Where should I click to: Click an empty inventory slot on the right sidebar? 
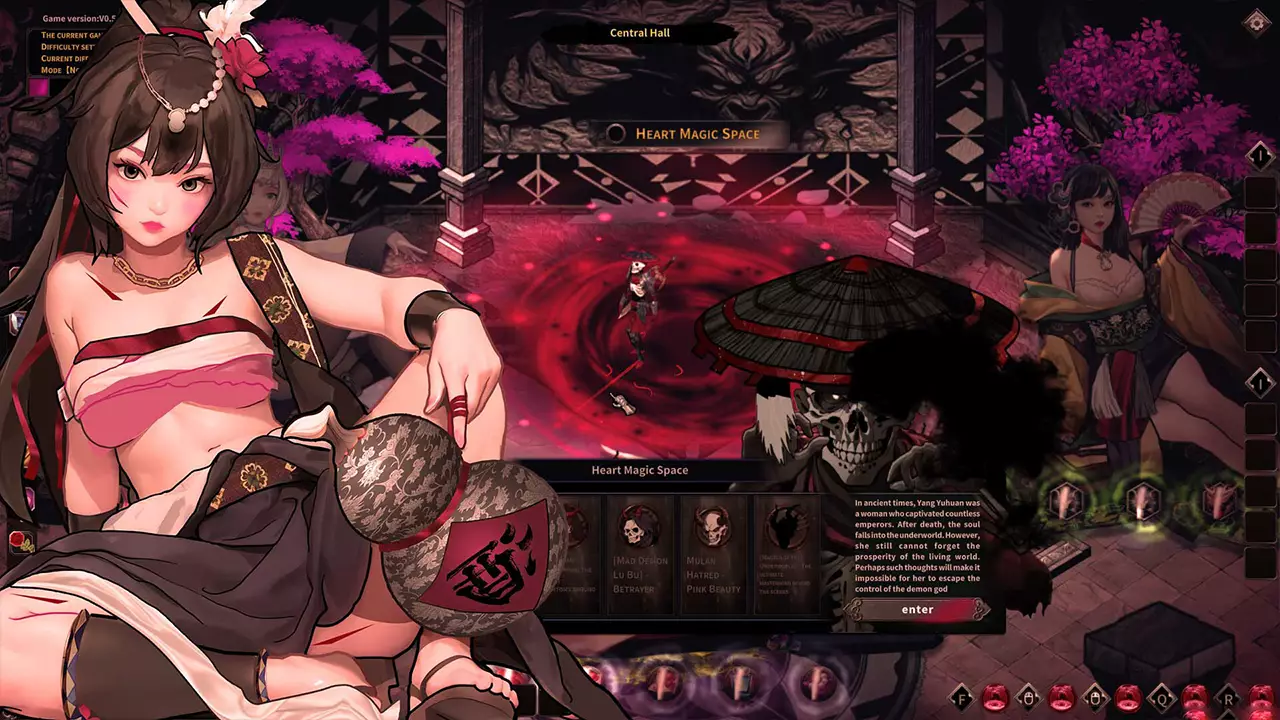pos(1262,230)
